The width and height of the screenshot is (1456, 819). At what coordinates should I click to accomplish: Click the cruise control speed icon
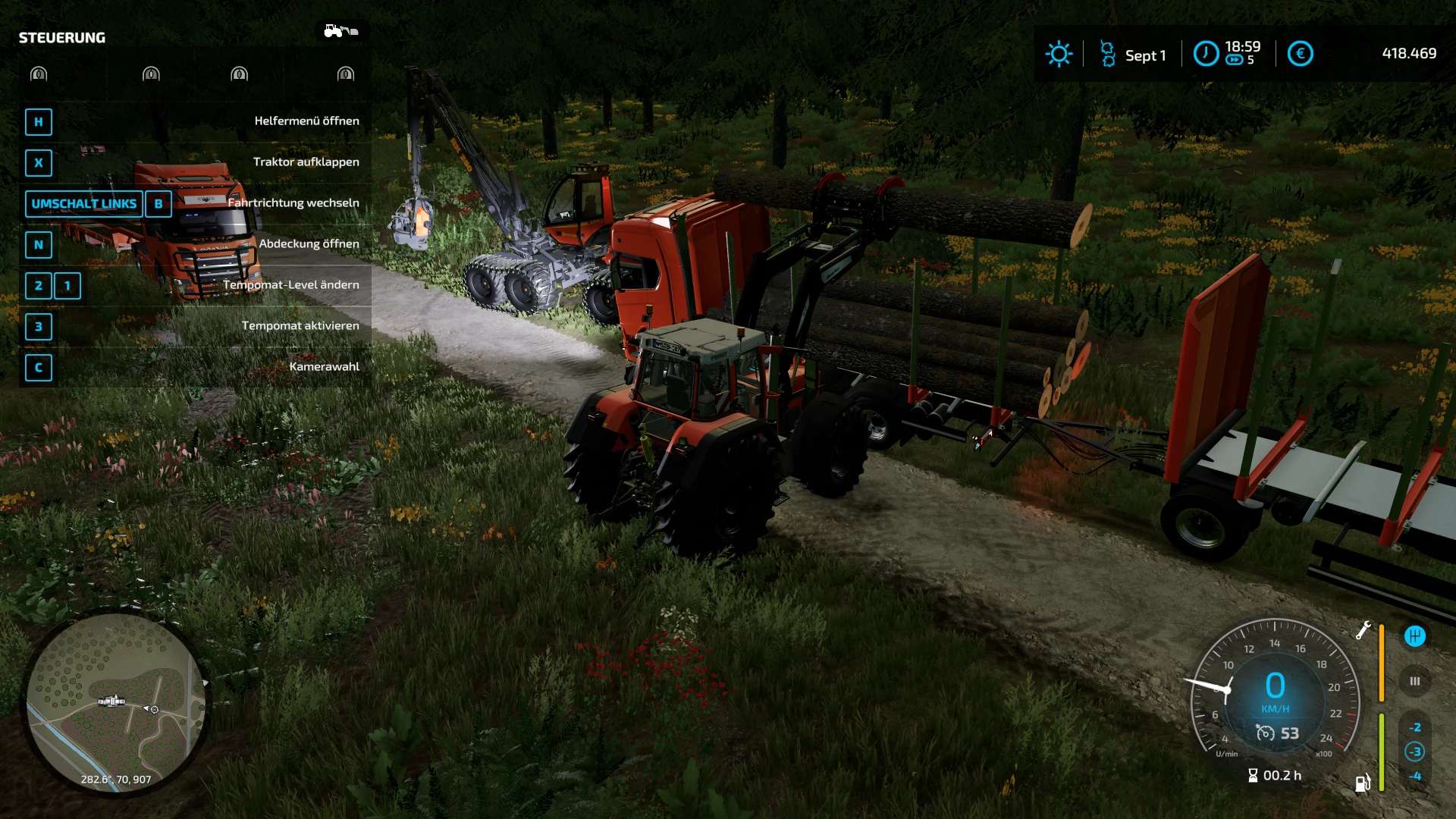(1265, 733)
